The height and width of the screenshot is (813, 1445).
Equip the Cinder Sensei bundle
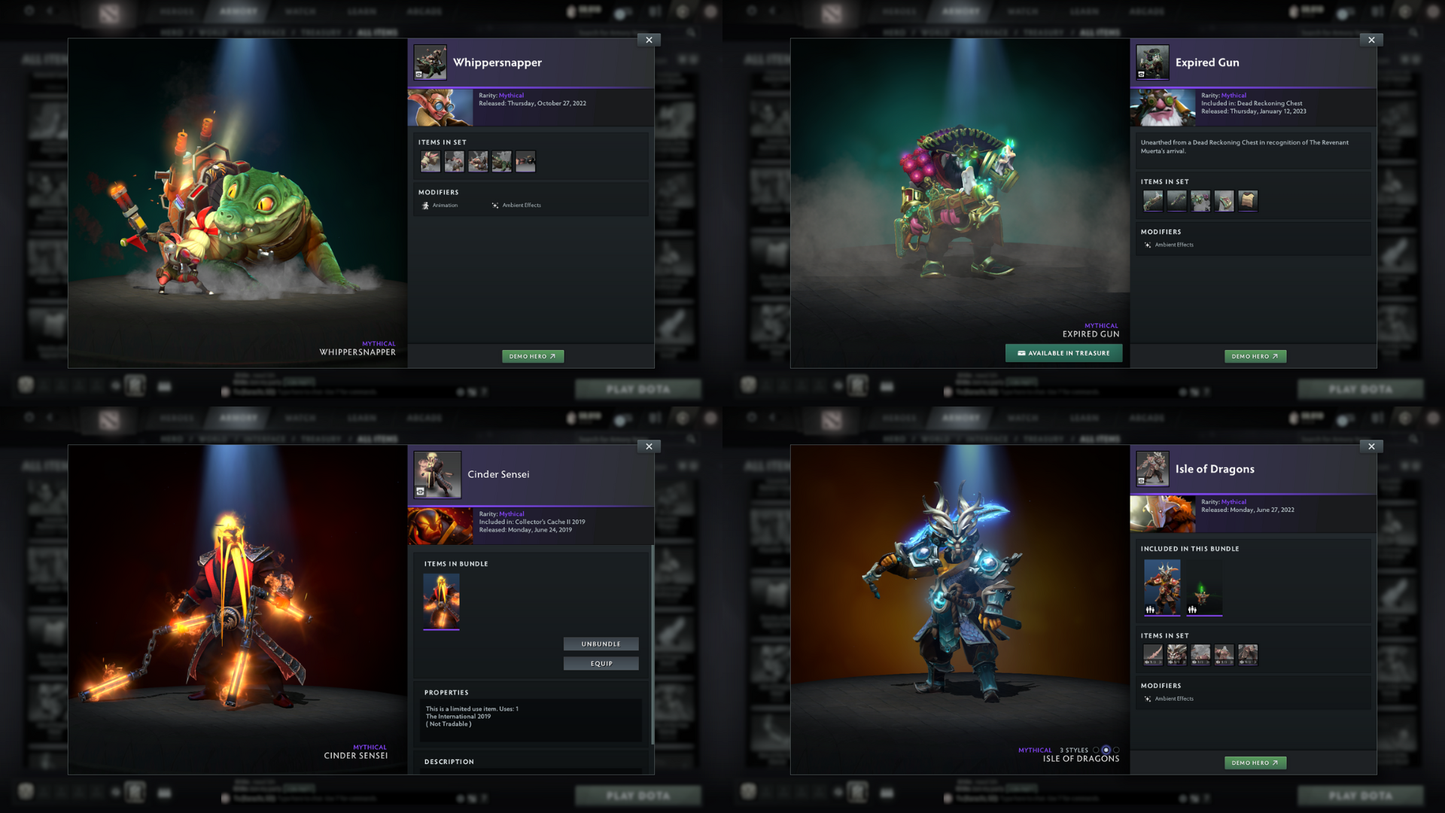(601, 663)
